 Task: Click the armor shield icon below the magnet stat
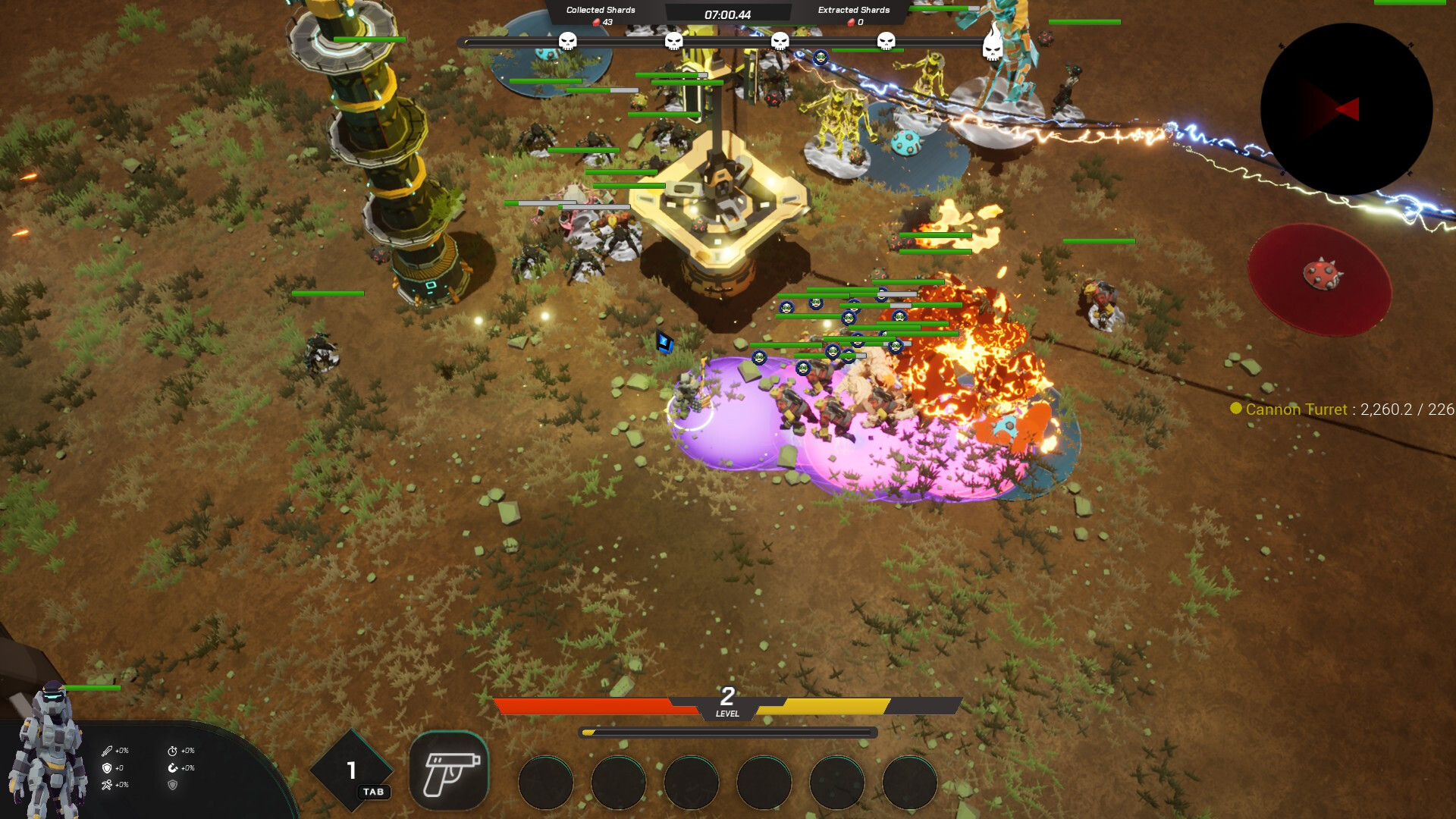pyautogui.click(x=173, y=786)
